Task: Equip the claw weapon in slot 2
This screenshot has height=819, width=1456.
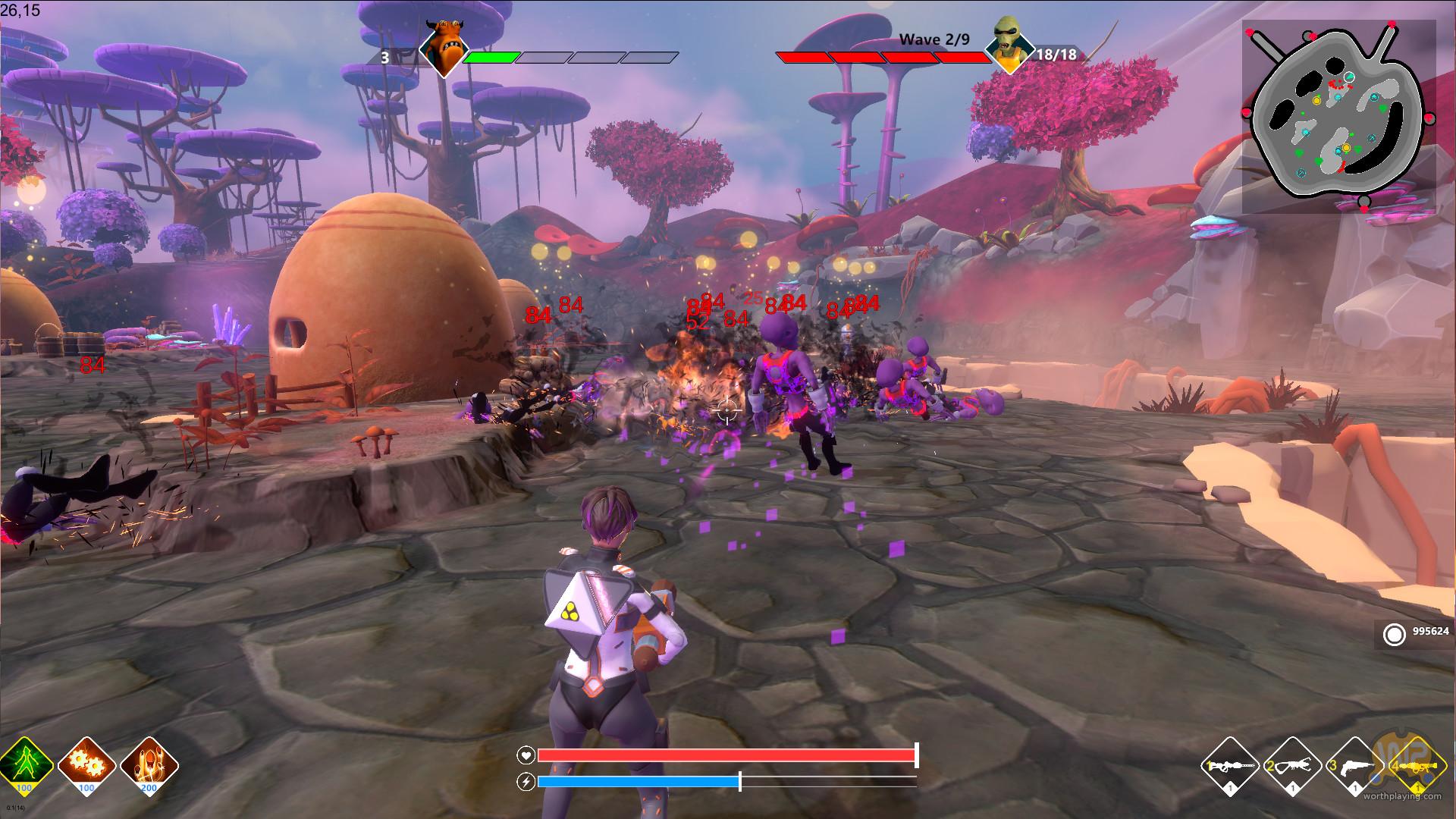Action: point(1291,766)
